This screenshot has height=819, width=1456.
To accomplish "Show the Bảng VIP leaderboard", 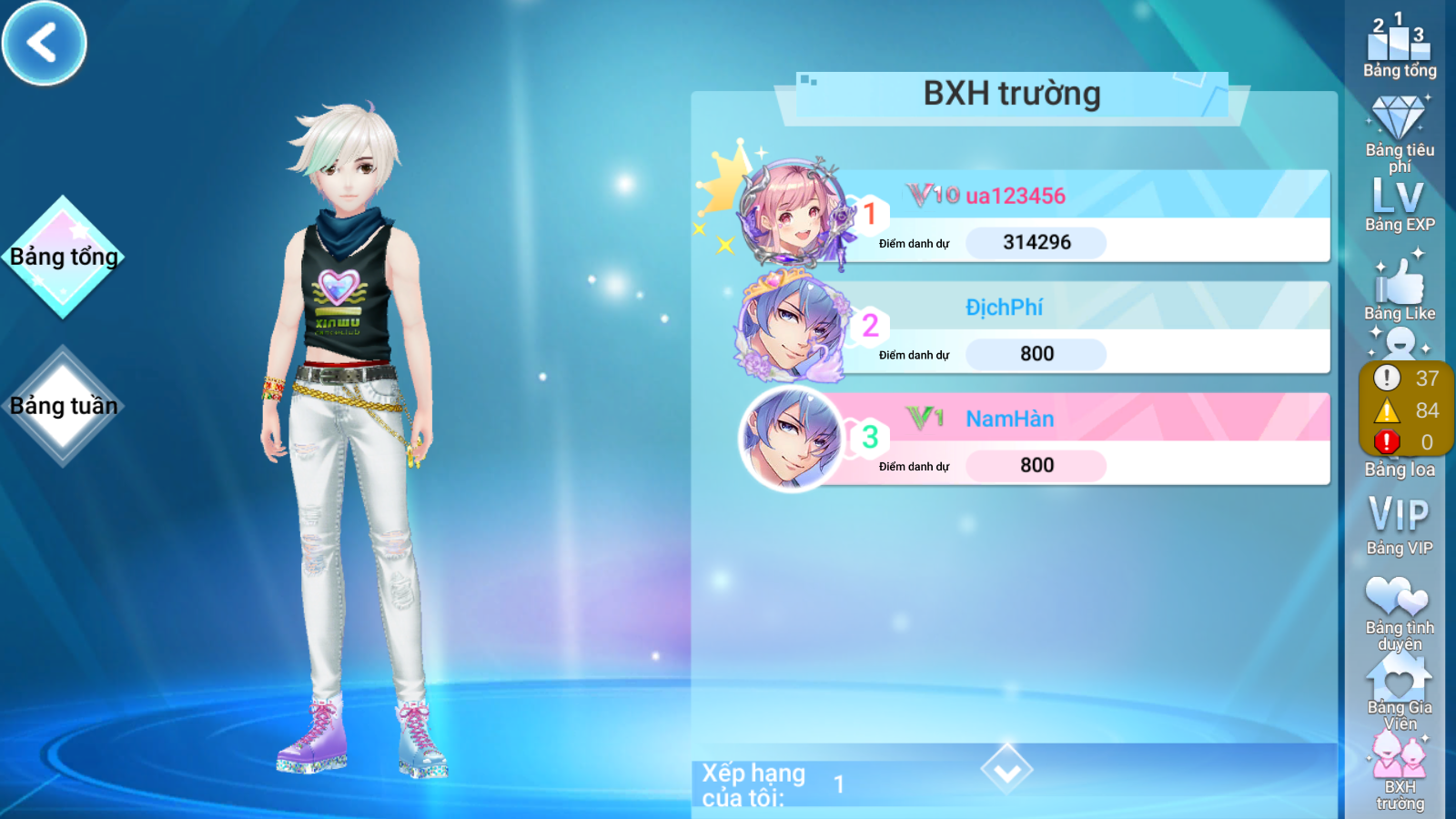I will (x=1399, y=525).
